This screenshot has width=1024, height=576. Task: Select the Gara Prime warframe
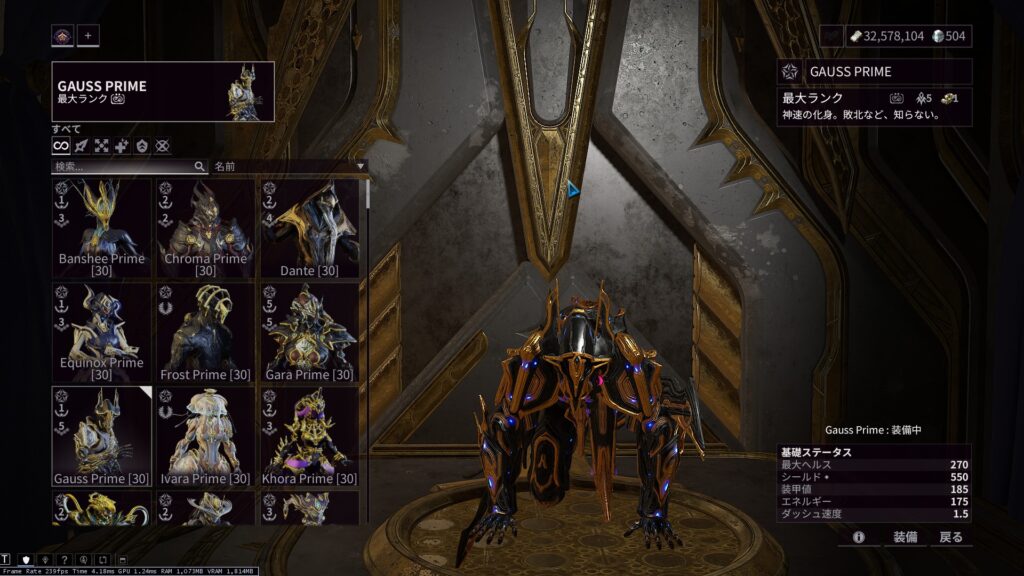click(x=309, y=331)
